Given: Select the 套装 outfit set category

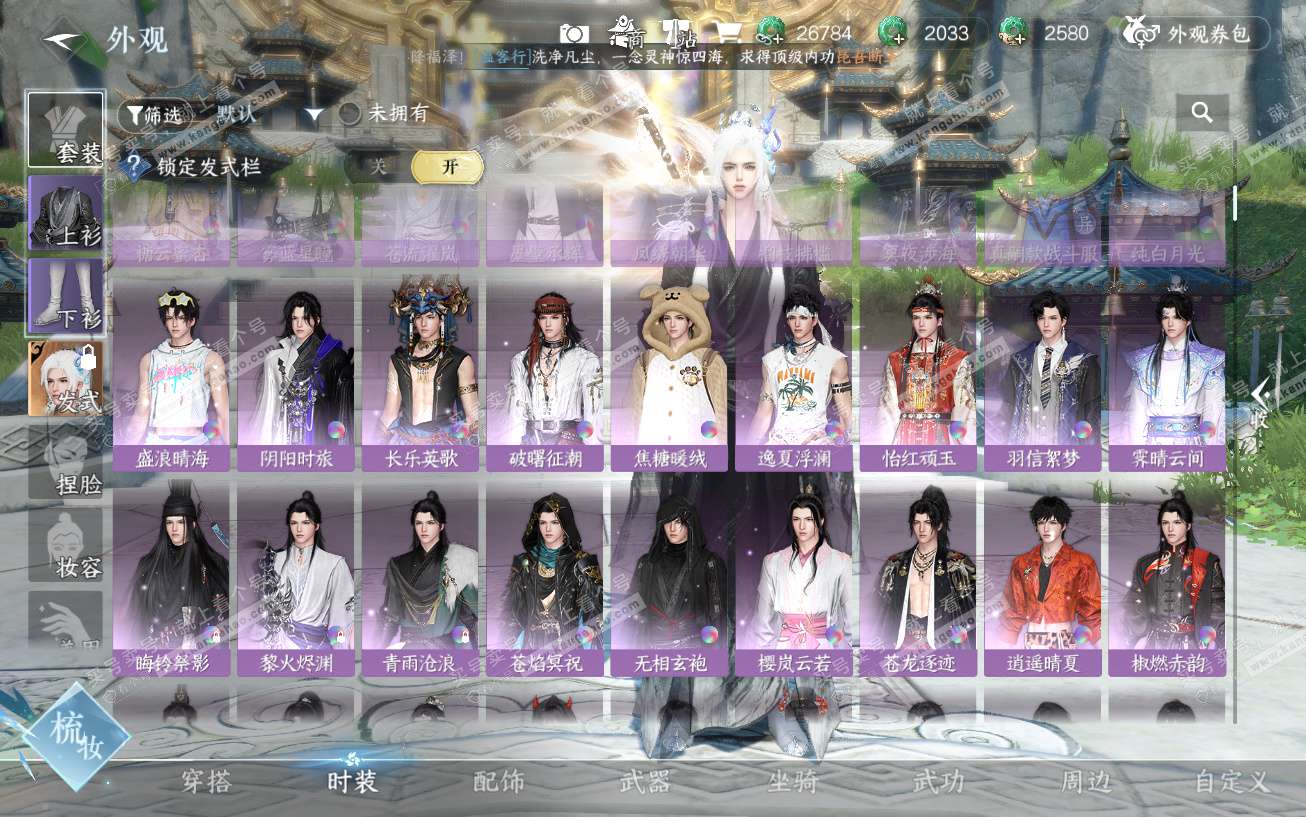Looking at the screenshot, I should [x=66, y=130].
